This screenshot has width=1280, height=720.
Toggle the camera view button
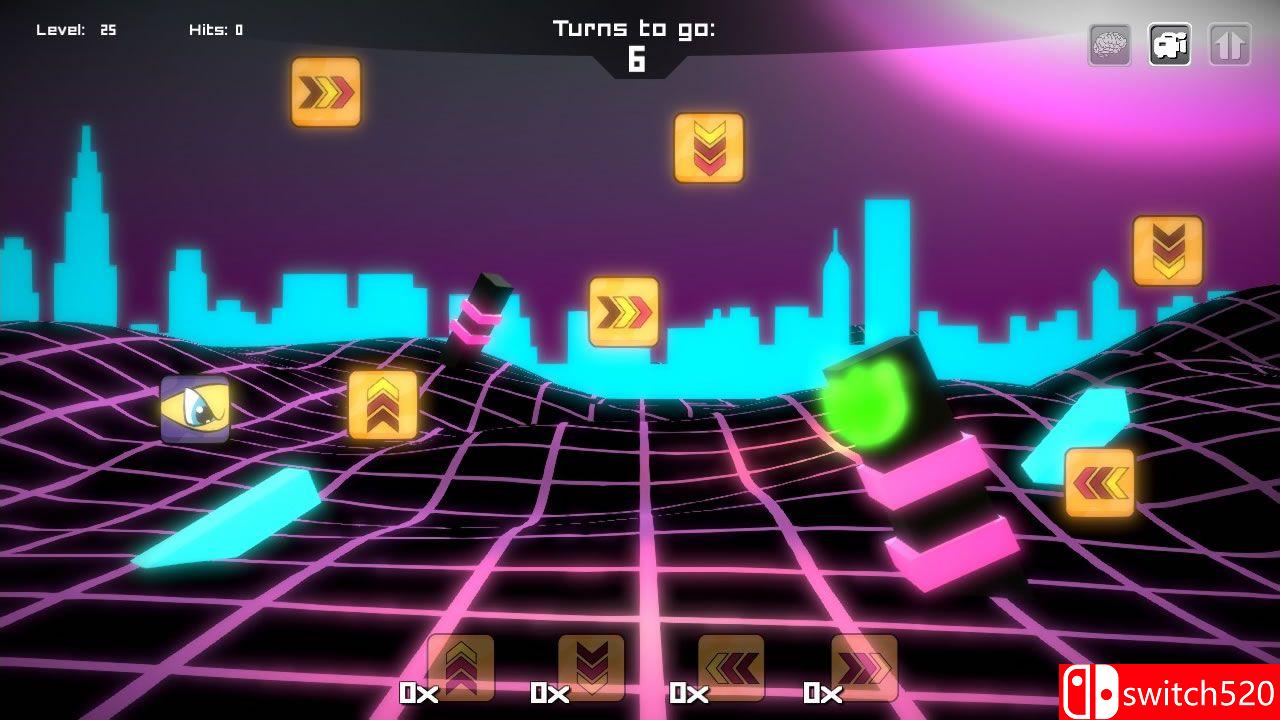pyautogui.click(x=1168, y=44)
